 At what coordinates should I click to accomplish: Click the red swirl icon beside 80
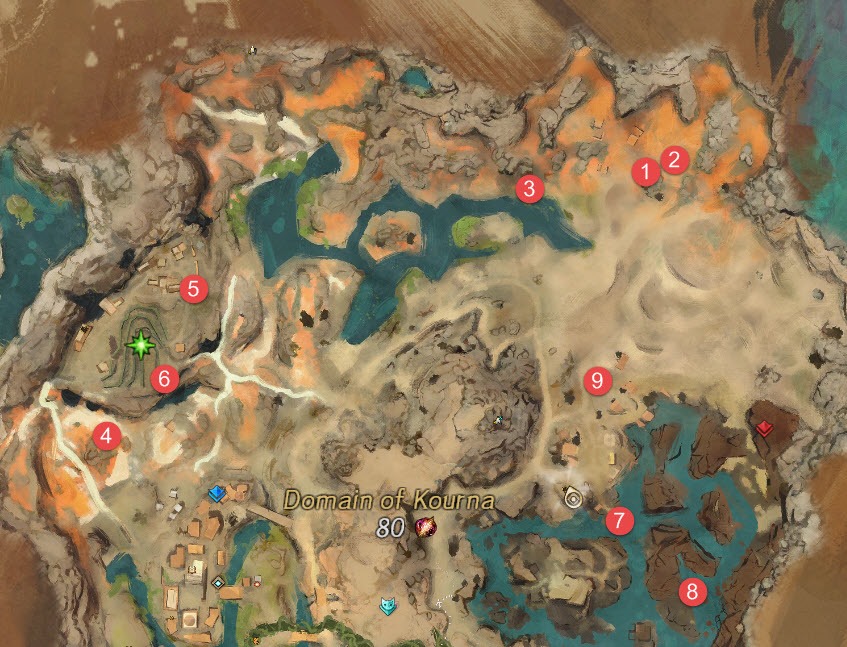click(x=424, y=527)
